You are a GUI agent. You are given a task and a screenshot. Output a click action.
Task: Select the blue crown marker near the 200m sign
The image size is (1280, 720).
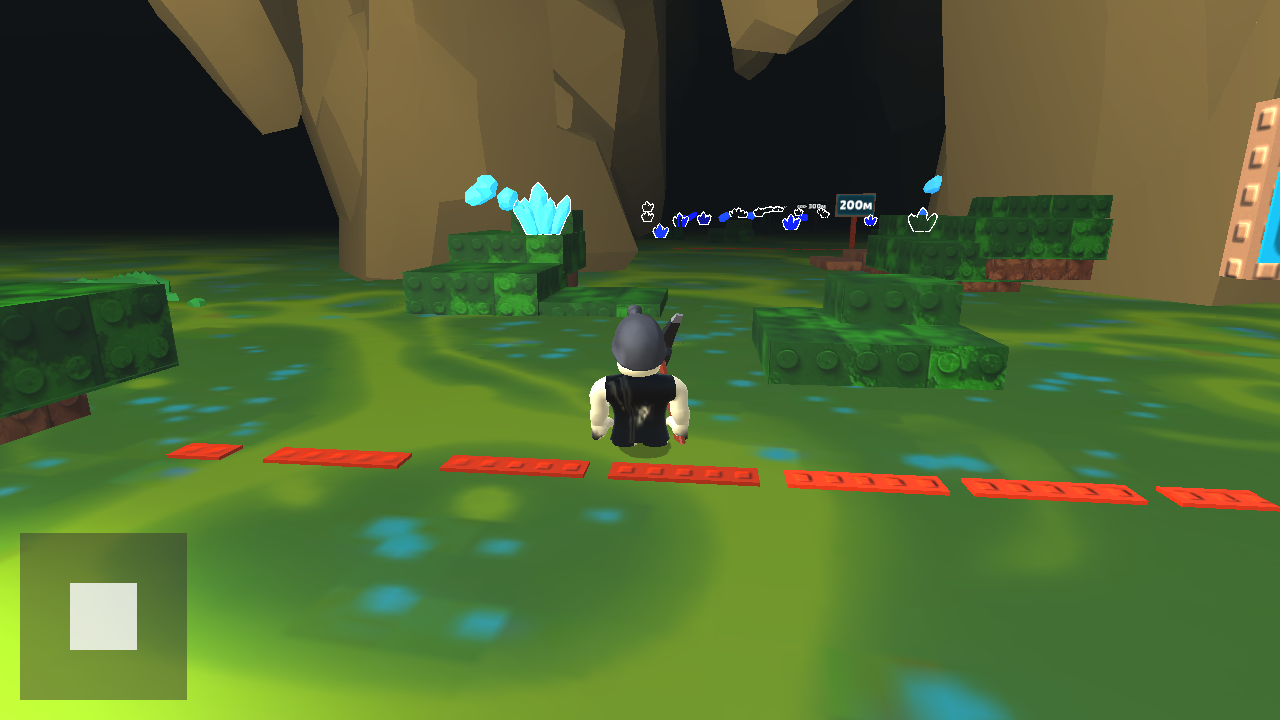[x=869, y=220]
